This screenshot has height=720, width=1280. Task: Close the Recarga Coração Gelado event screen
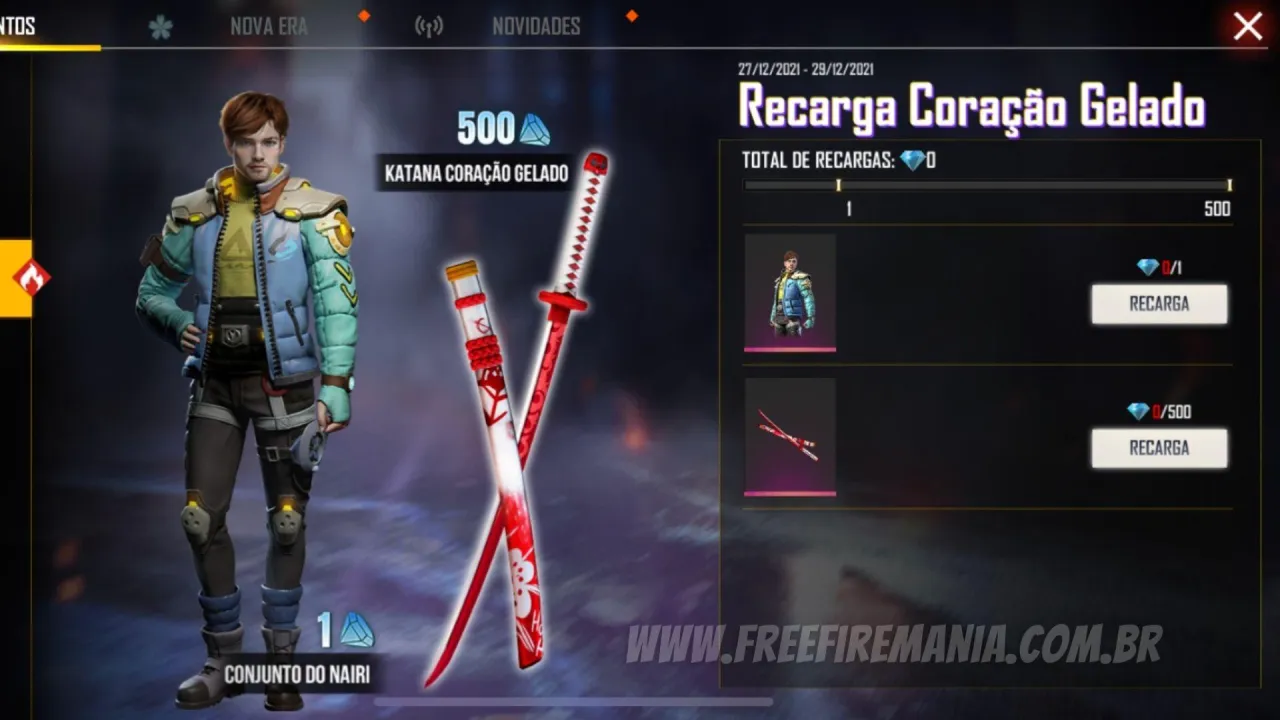point(1248,27)
